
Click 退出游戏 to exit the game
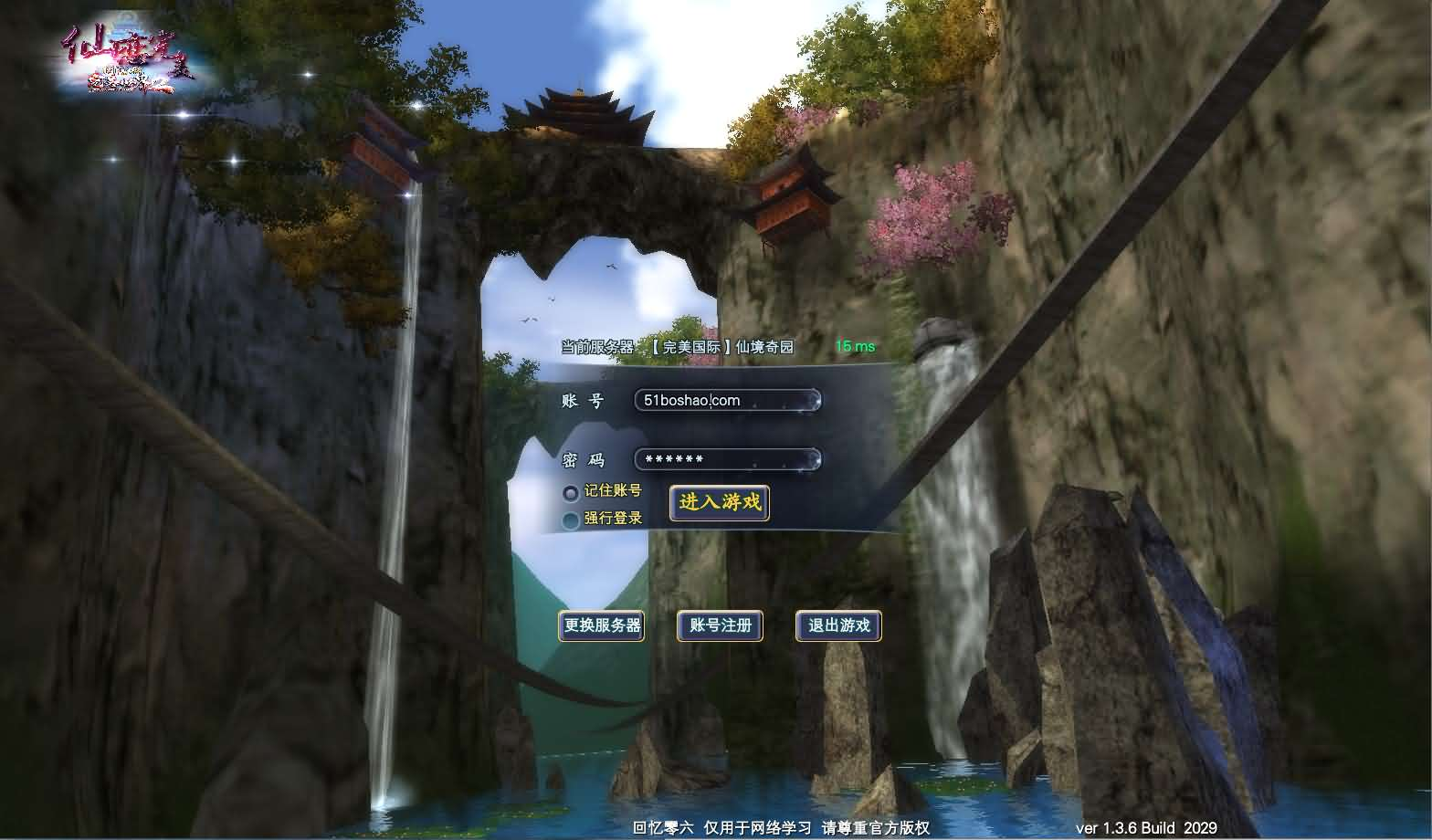click(x=837, y=626)
